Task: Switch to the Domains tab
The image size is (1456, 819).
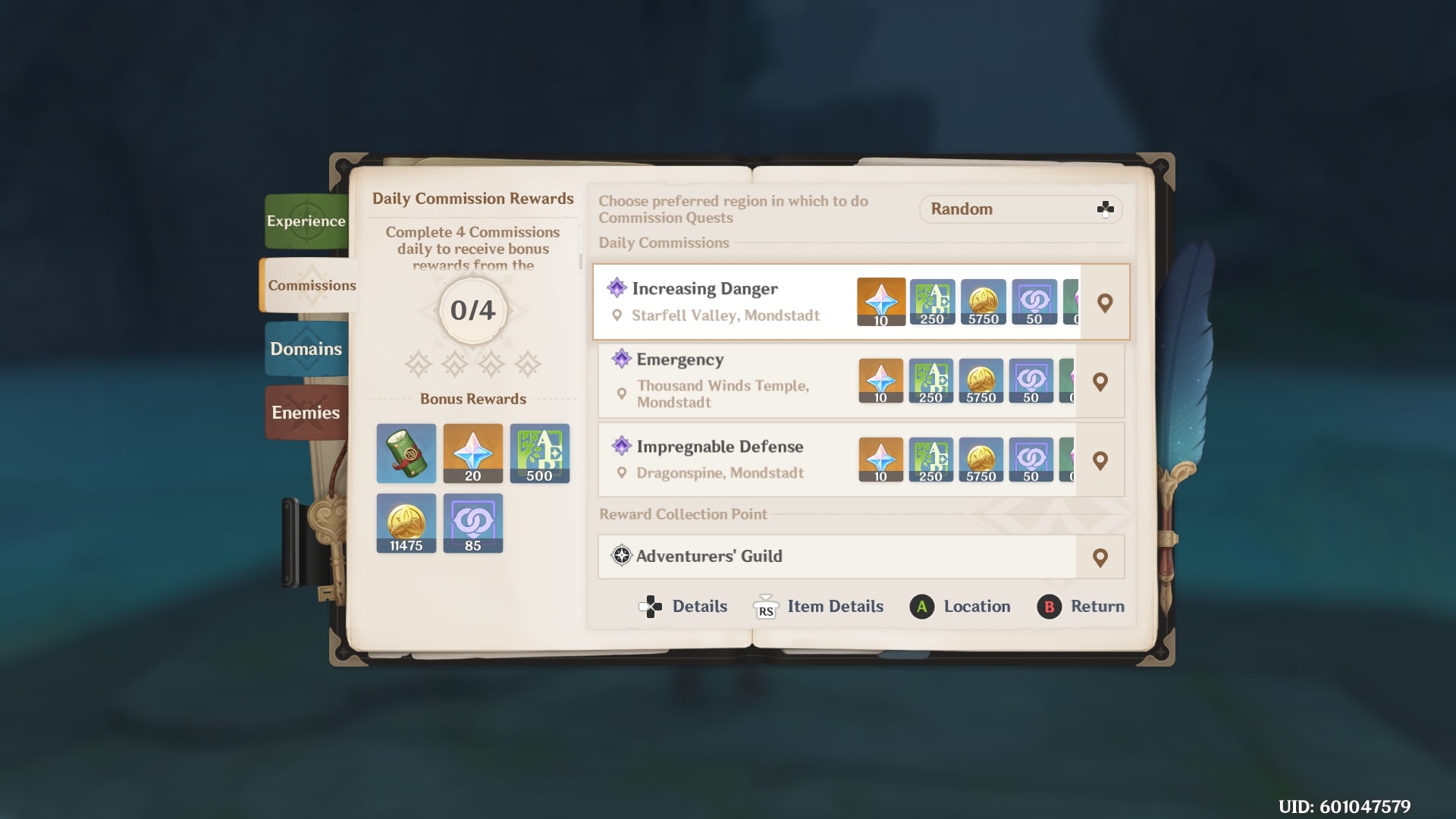Action: (x=306, y=349)
